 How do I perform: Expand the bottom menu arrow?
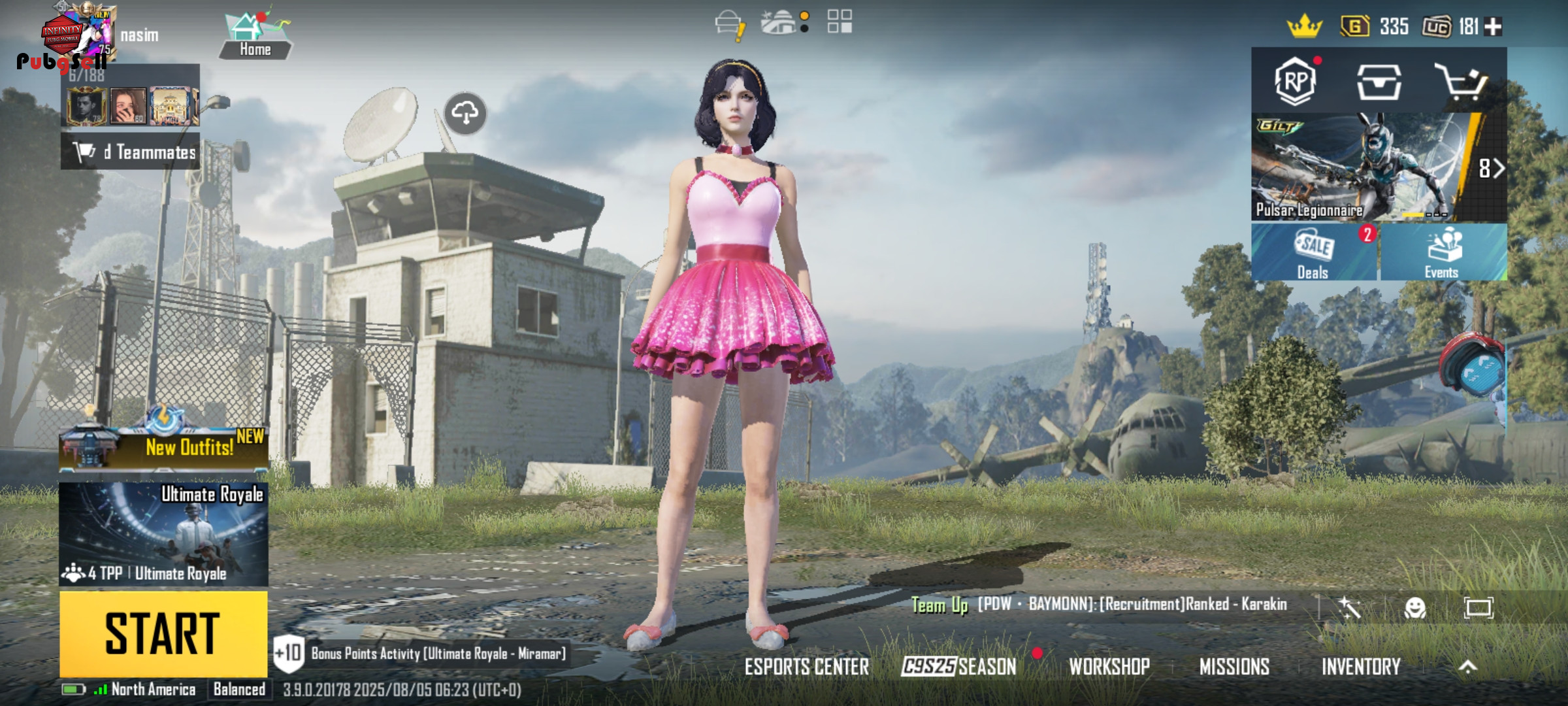[1468, 667]
